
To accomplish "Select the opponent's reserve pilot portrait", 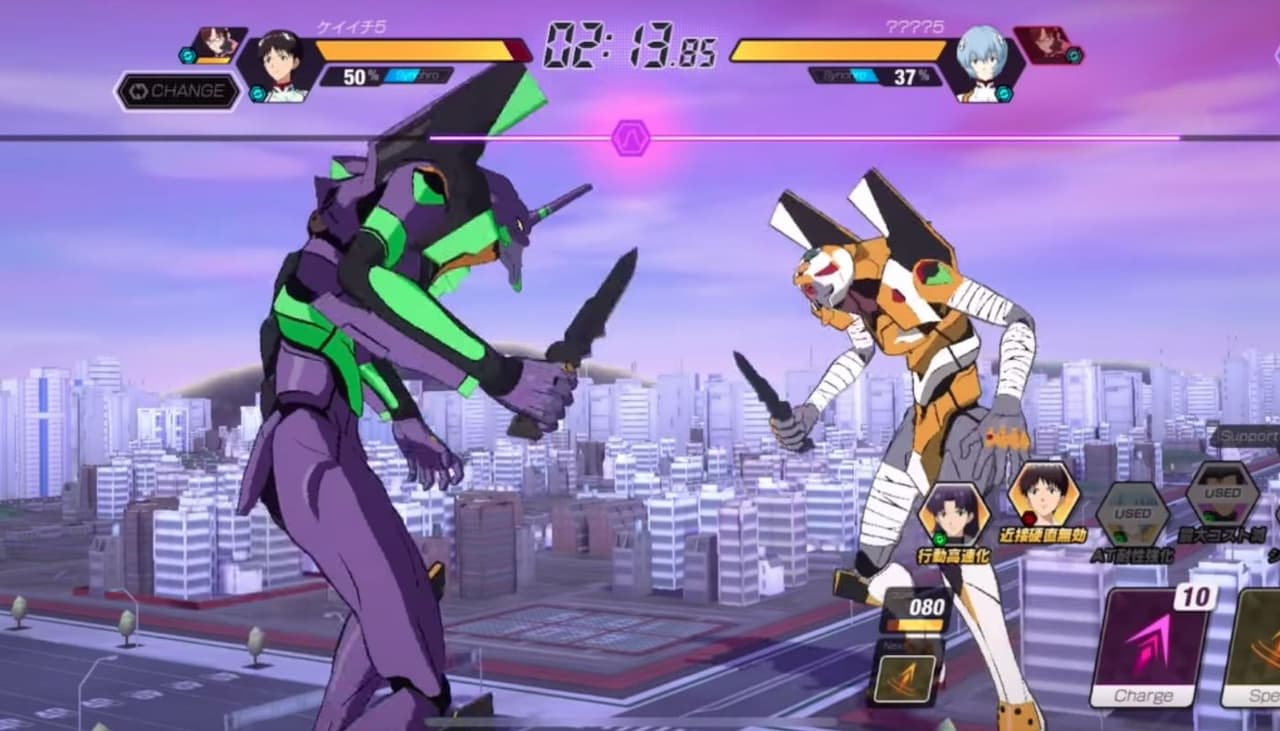I will pyautogui.click(x=1046, y=45).
